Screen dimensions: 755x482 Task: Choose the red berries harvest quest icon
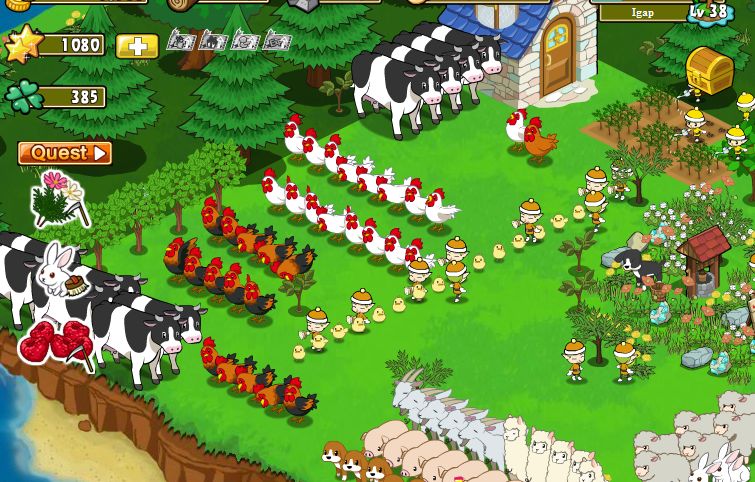pos(54,343)
